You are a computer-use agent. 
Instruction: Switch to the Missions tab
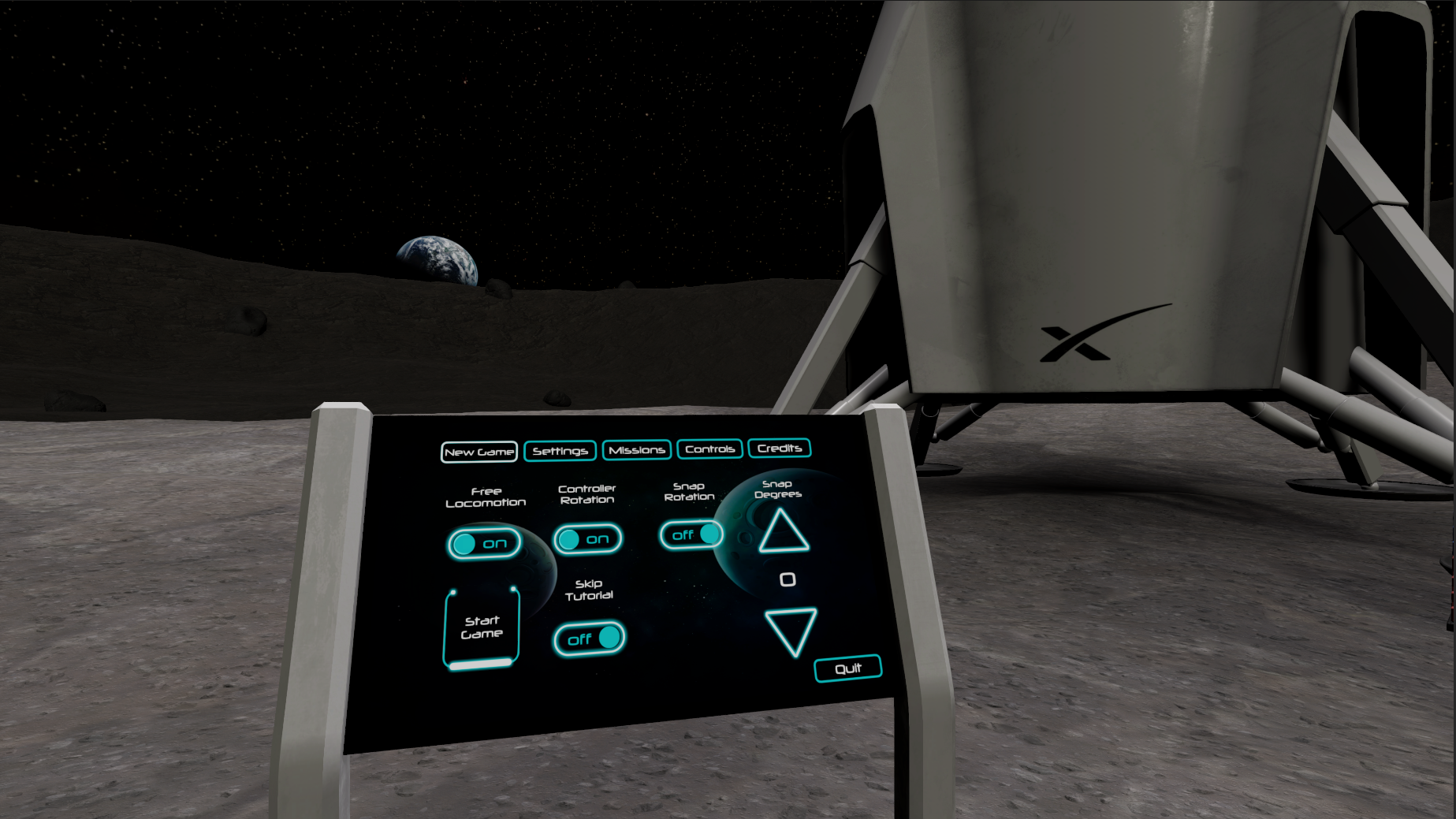(636, 449)
